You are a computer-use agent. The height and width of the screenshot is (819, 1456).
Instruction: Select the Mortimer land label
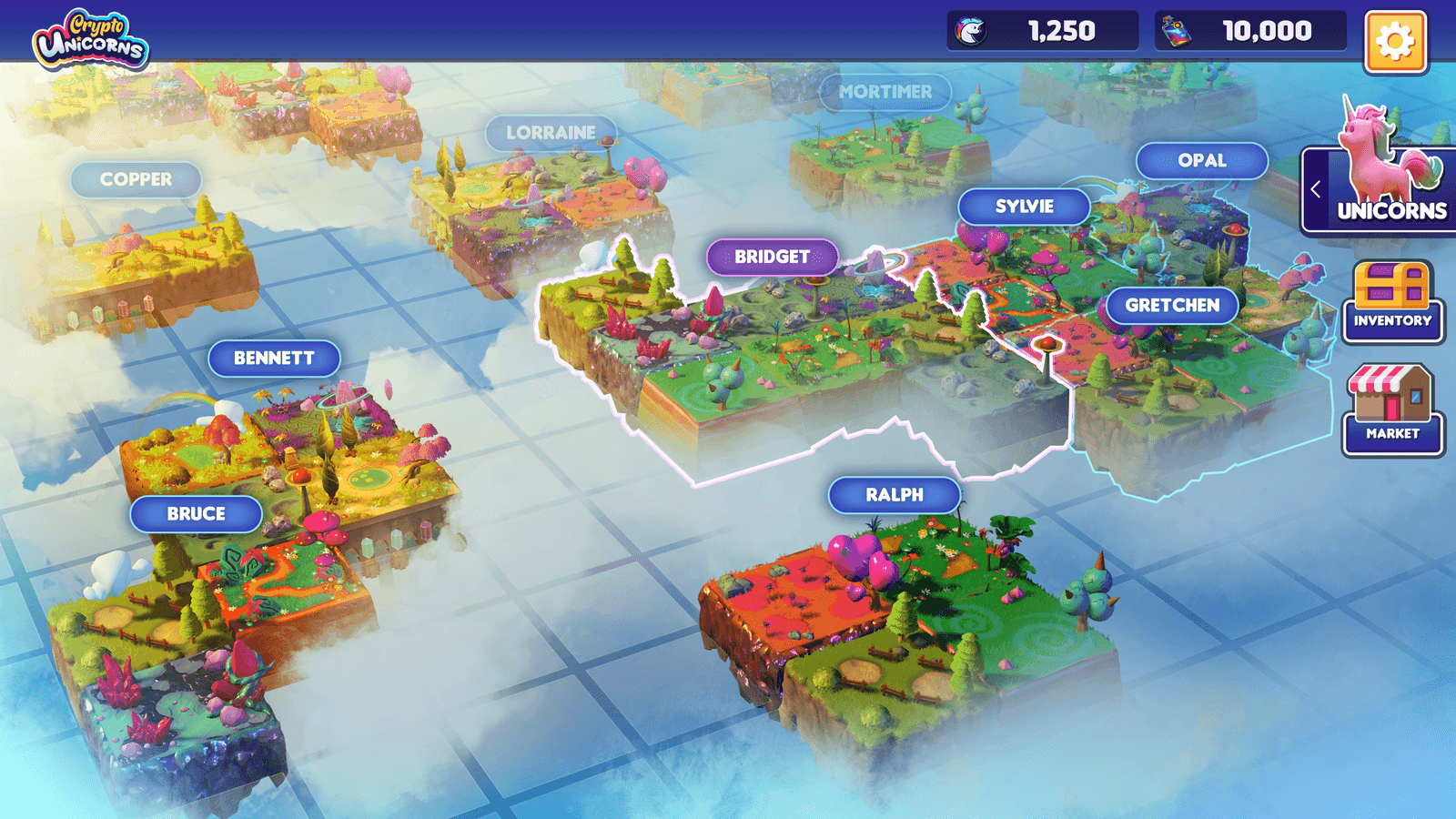click(x=885, y=92)
